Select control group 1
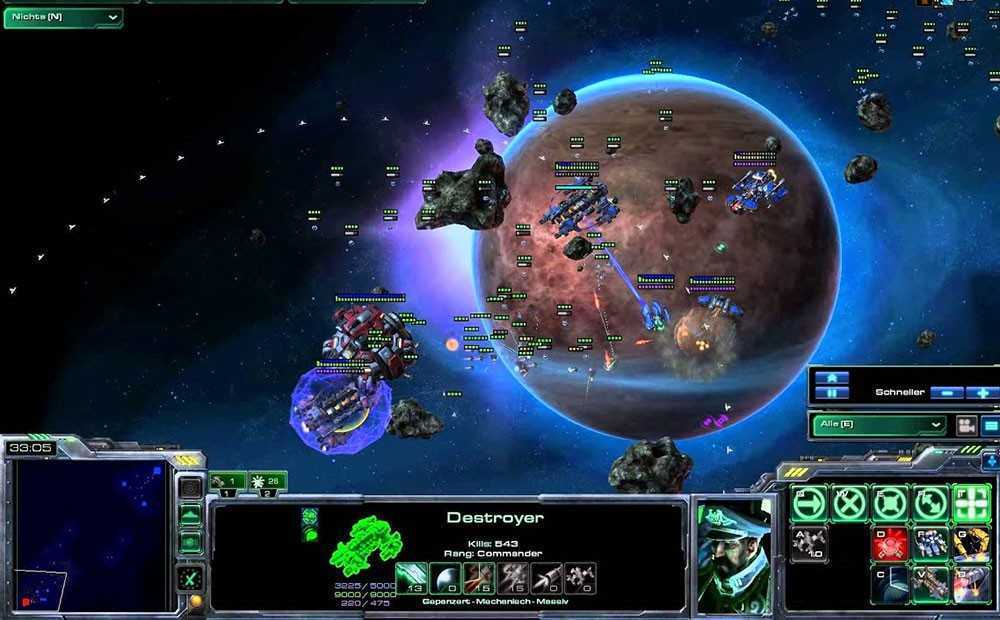The height and width of the screenshot is (620, 1000). tap(227, 483)
